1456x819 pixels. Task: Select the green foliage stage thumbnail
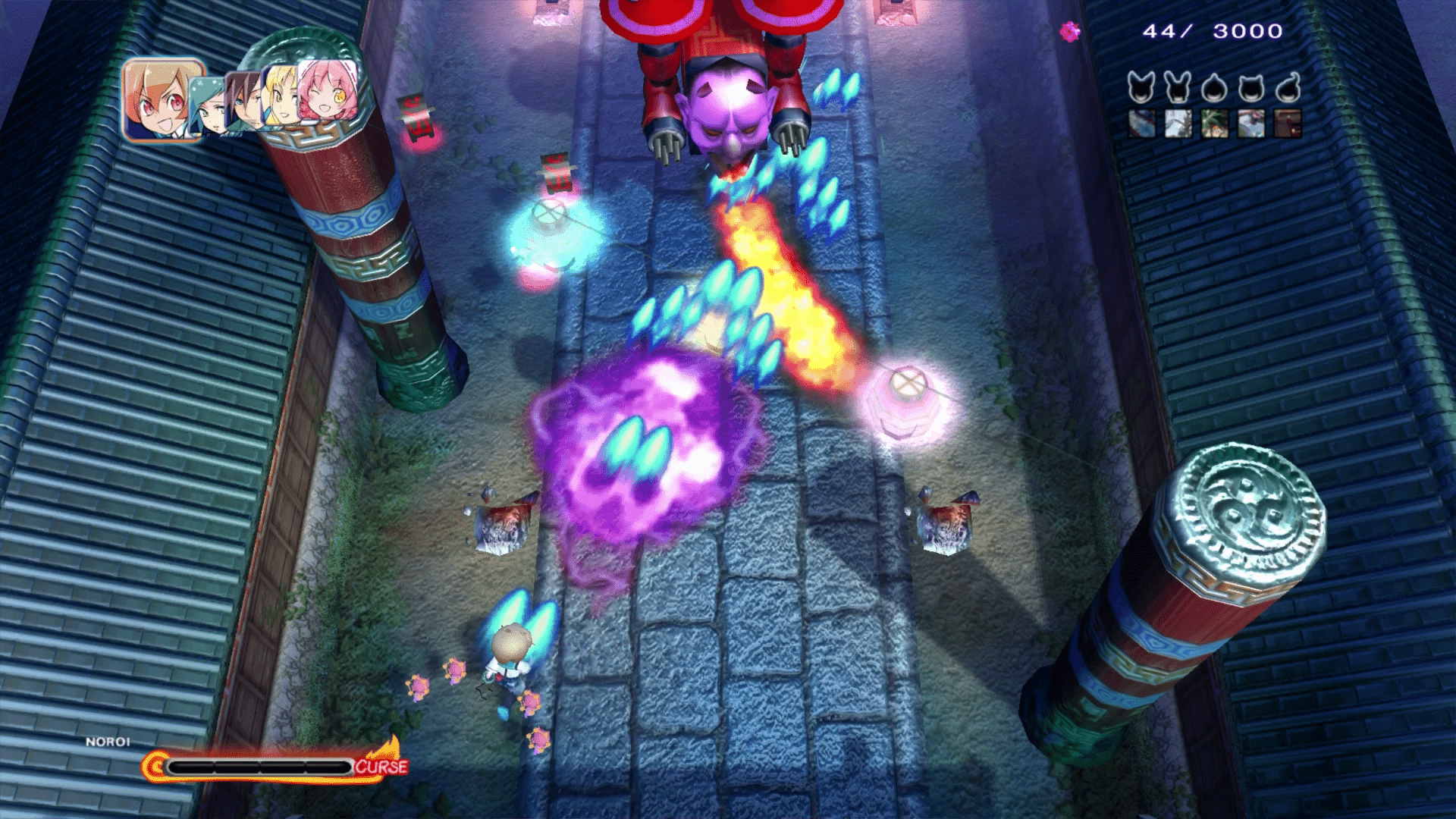point(1214,124)
